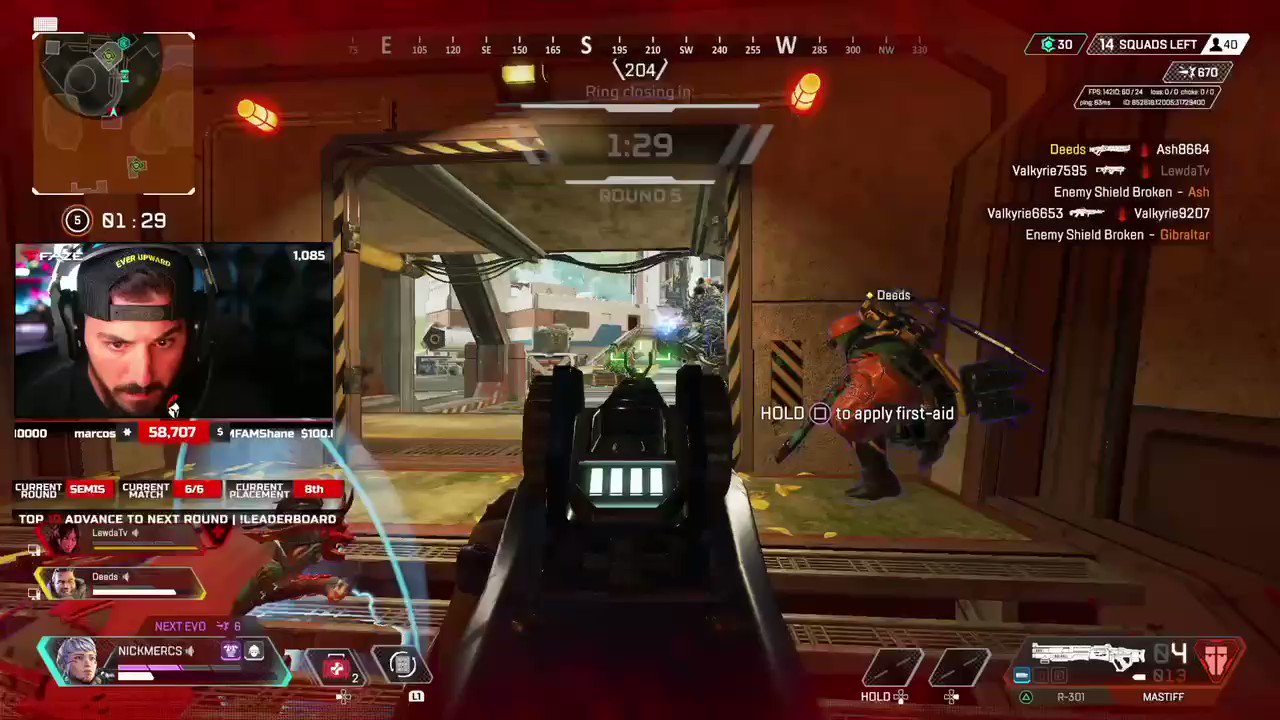The width and height of the screenshot is (1280, 720).
Task: Select the CURRENT ROUND label
Action: coord(38,489)
